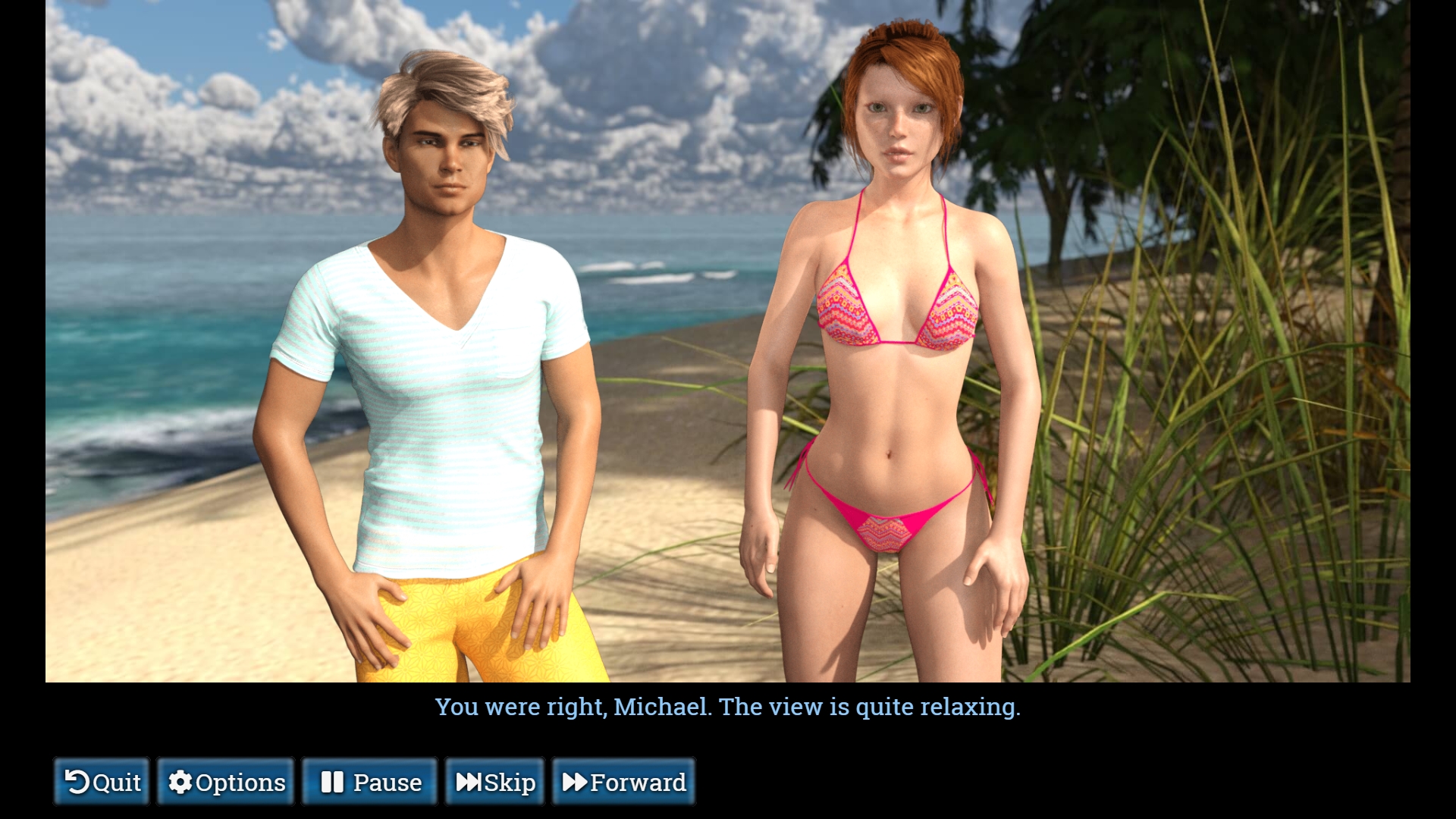Click the dialogue text to advance
This screenshot has width=1456, height=819.
pos(728,707)
